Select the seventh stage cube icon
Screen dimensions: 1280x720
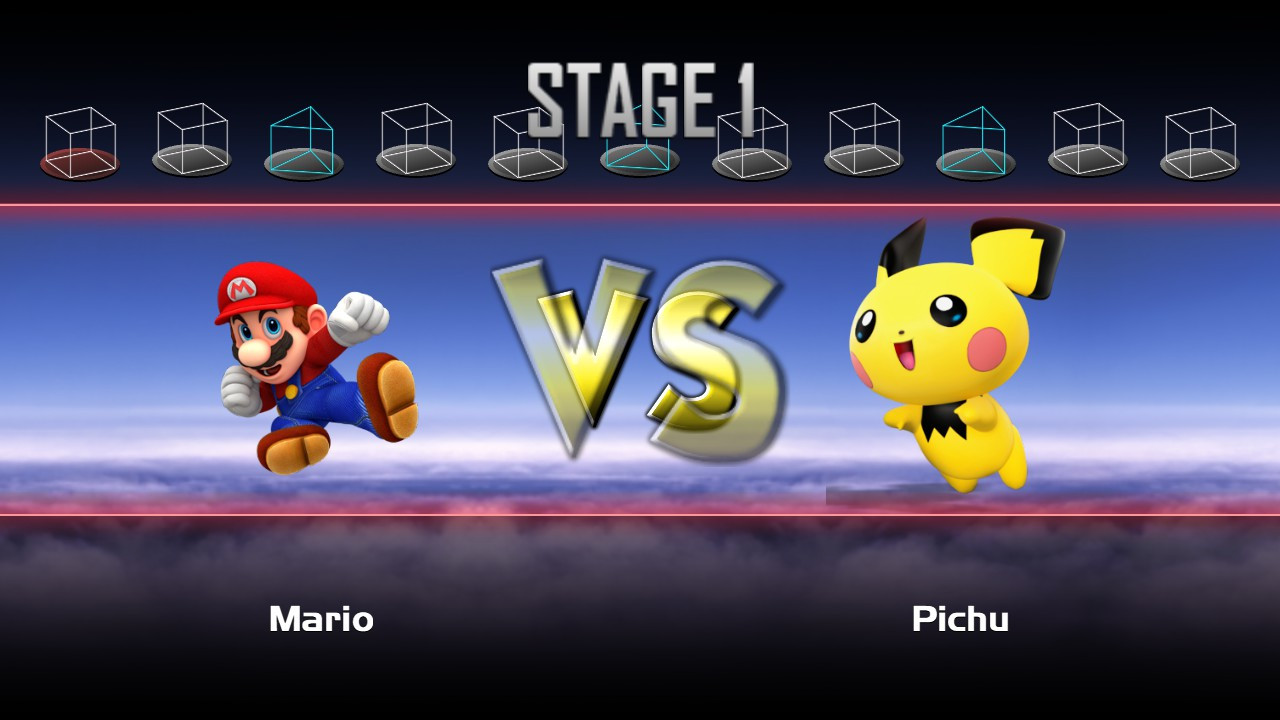(751, 140)
